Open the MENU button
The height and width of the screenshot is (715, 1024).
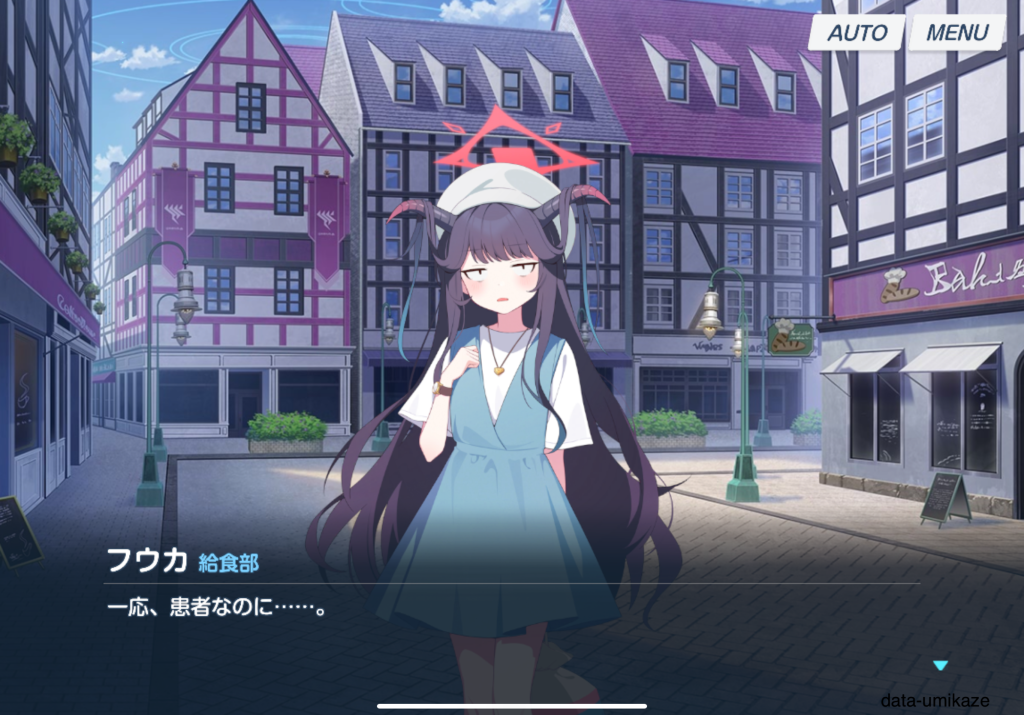point(956,33)
